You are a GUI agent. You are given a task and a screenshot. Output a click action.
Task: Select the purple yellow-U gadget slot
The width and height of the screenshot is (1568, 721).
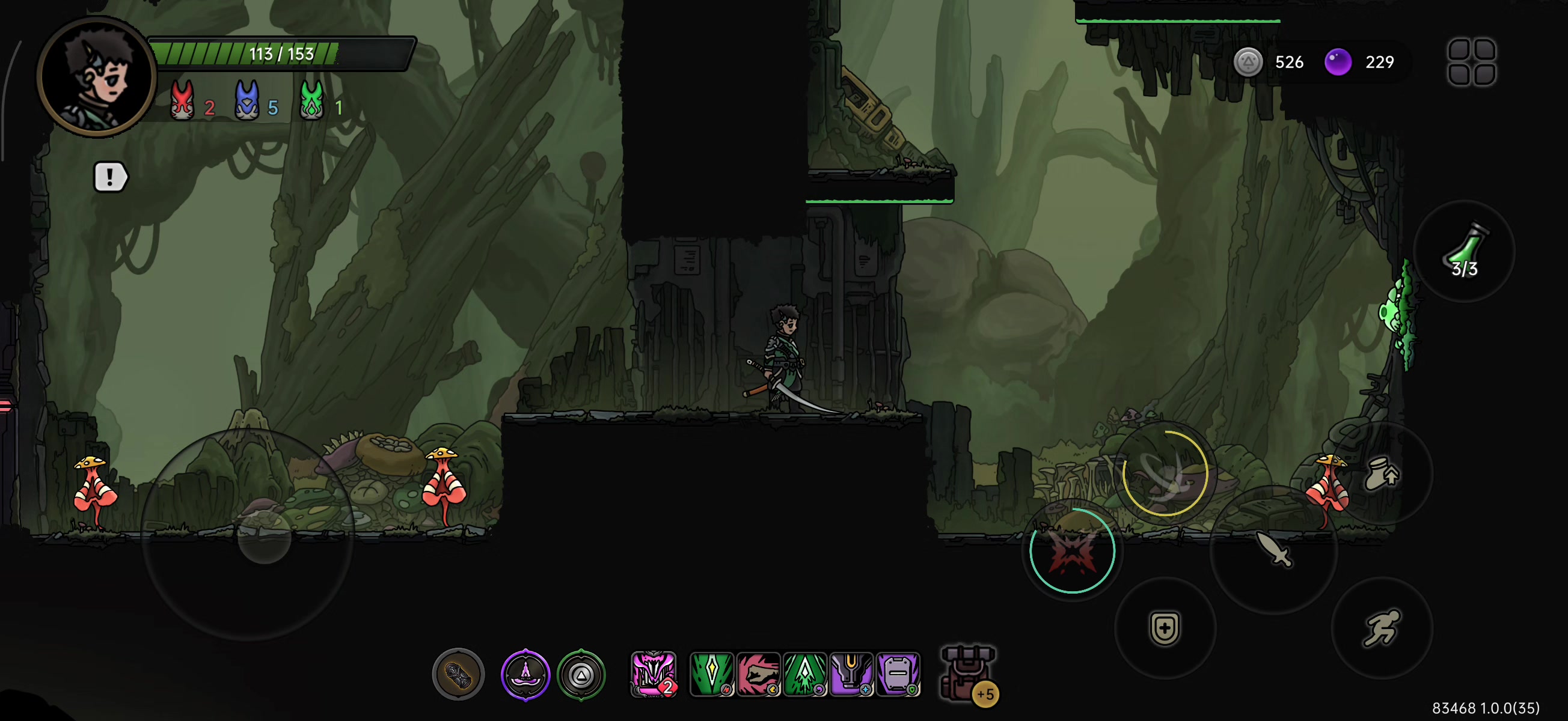coord(851,674)
